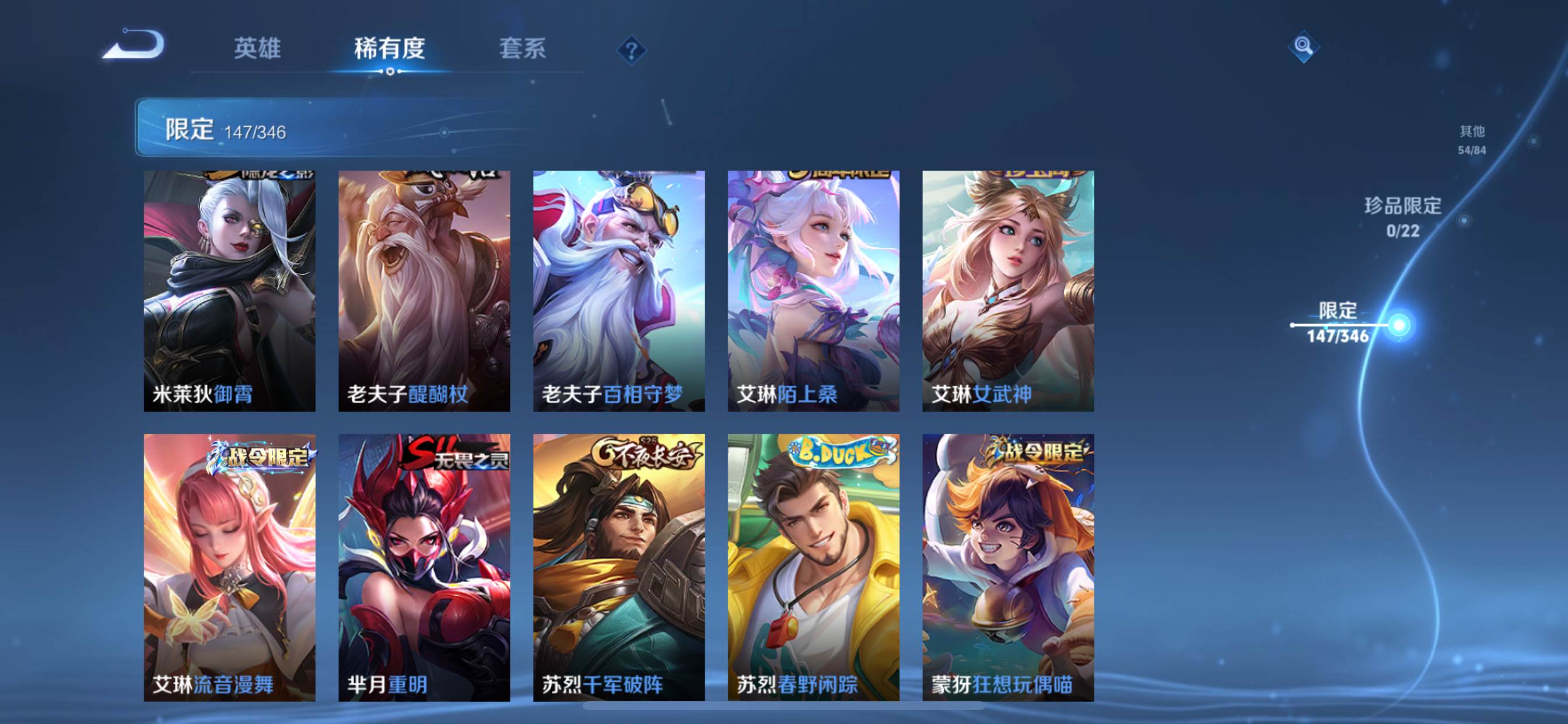Select the 稀有度 tab
This screenshot has height=724, width=1568.
click(390, 48)
